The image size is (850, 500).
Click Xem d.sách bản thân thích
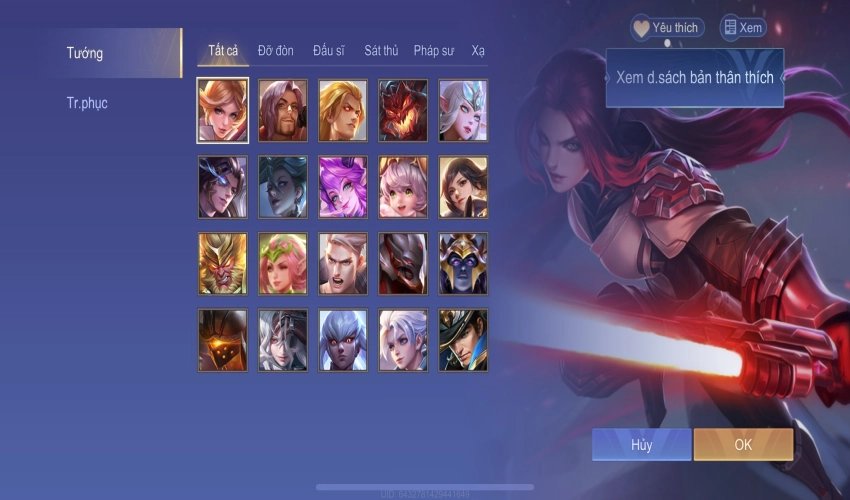(x=694, y=77)
